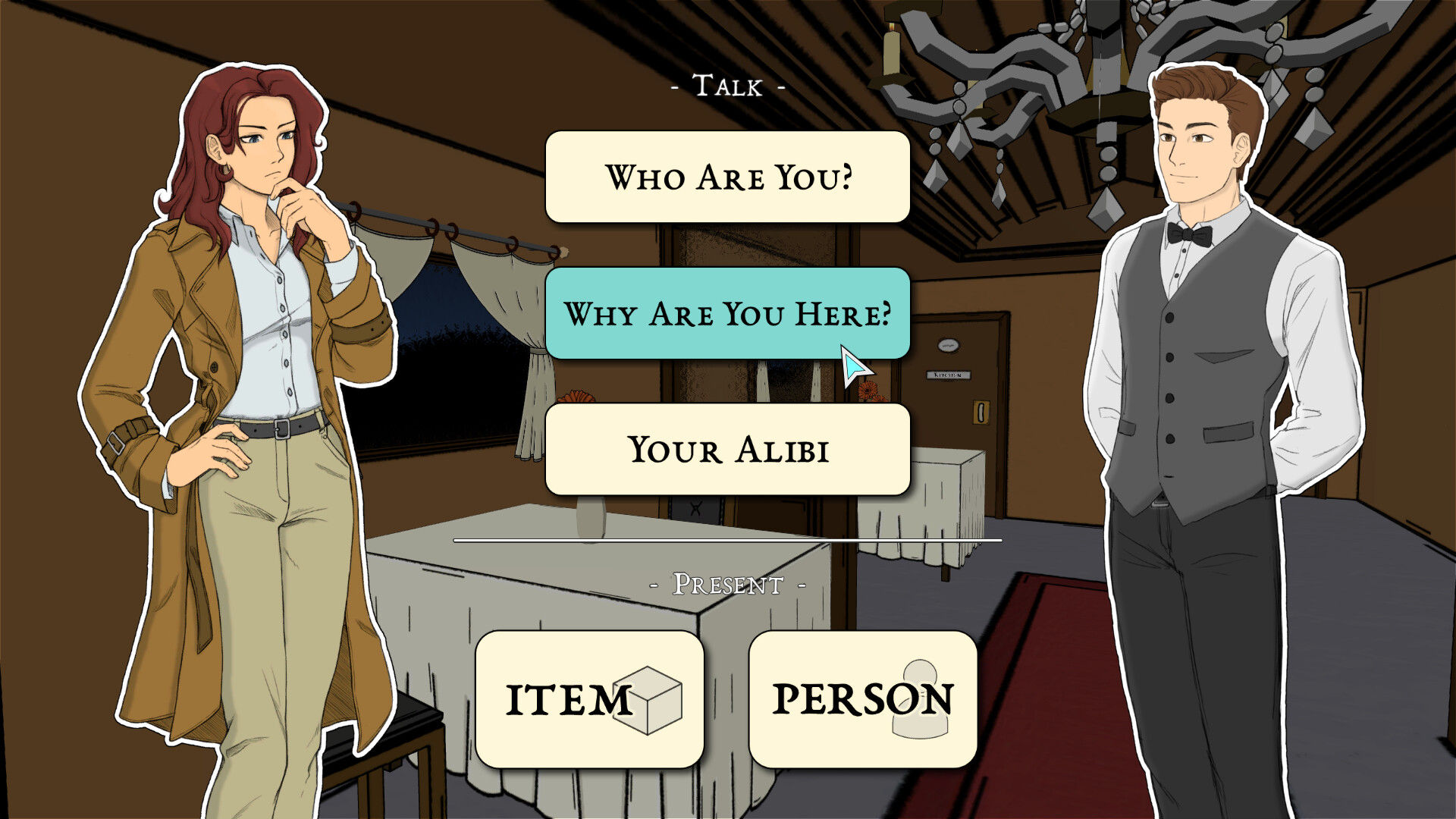Select the highlighted 'Why Are You Here?' option
The height and width of the screenshot is (819, 1456).
[x=728, y=312]
